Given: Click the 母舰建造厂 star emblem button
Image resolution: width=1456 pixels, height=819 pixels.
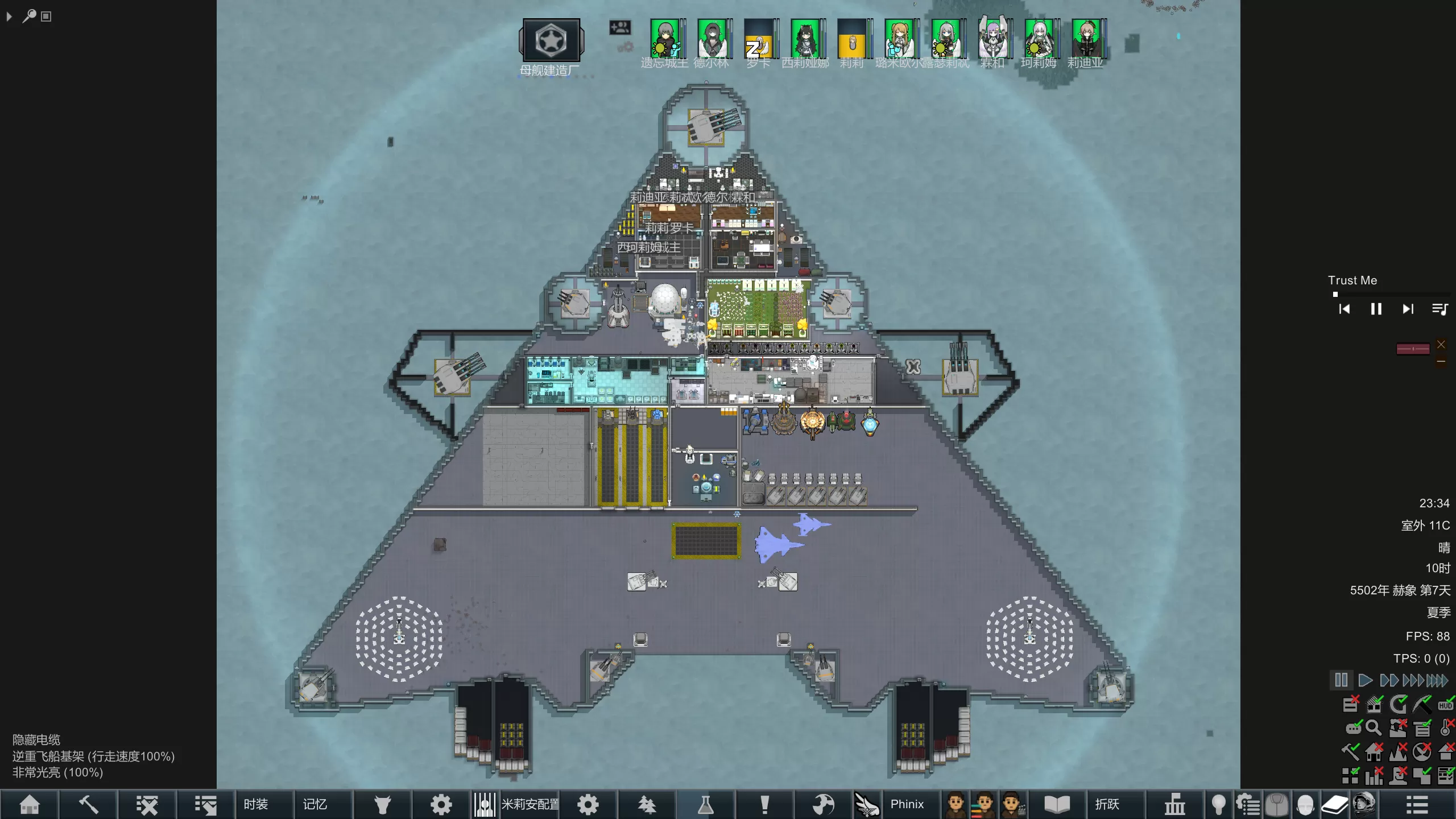Looking at the screenshot, I should coord(551,40).
